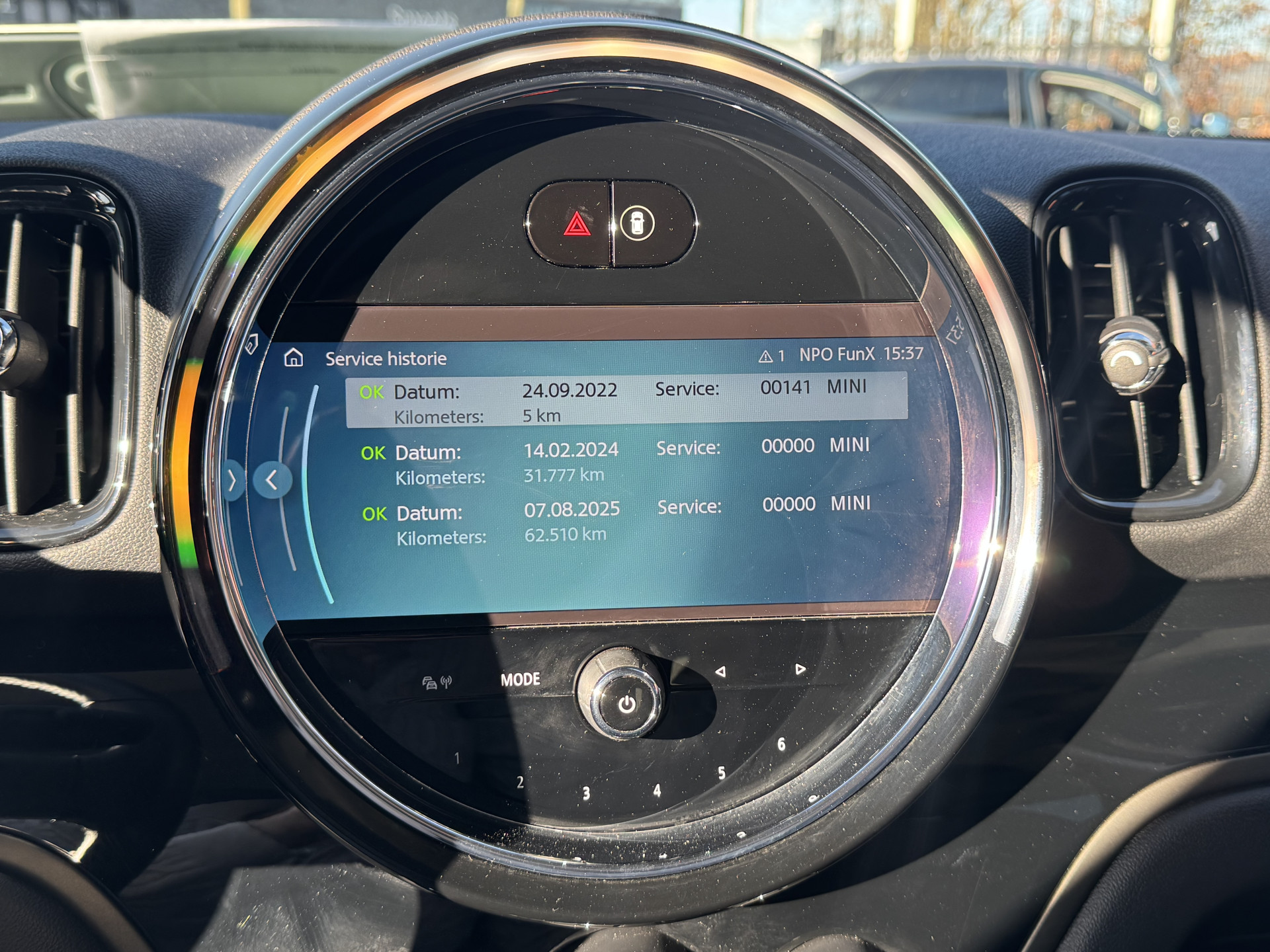Go to the home screen icon

(293, 358)
